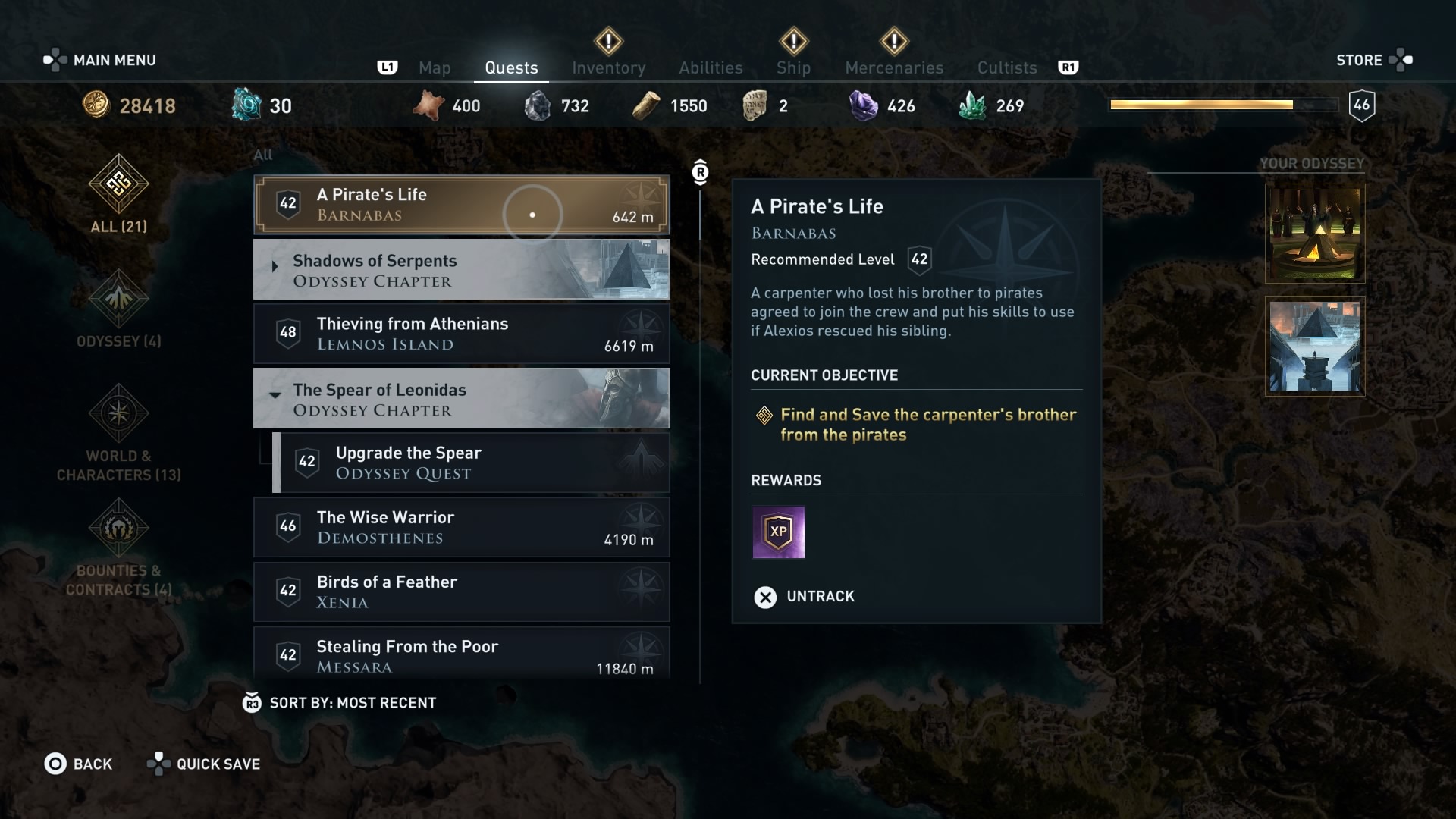Click the XP reward icon under Rewards
Image resolution: width=1456 pixels, height=819 pixels.
778,532
